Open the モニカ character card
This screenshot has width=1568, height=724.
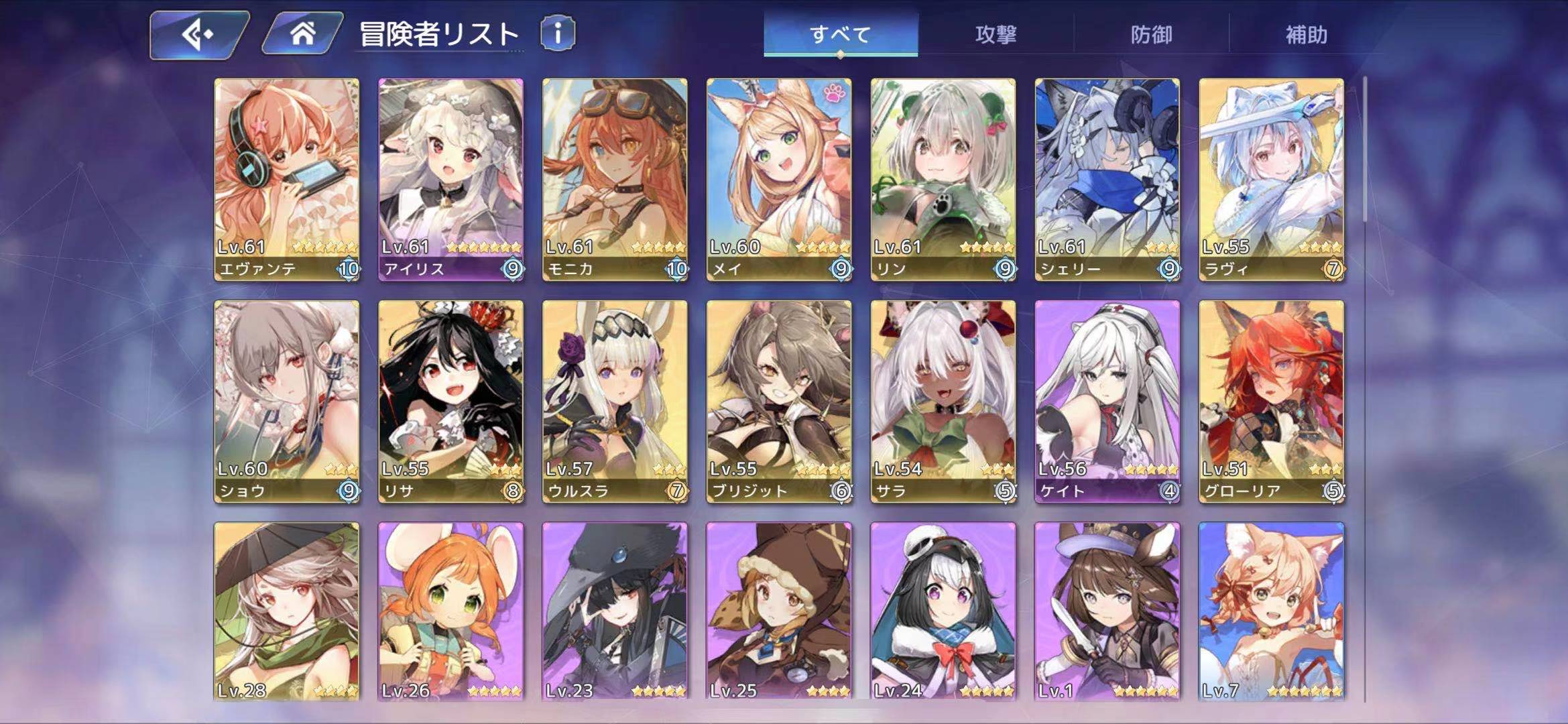[615, 179]
